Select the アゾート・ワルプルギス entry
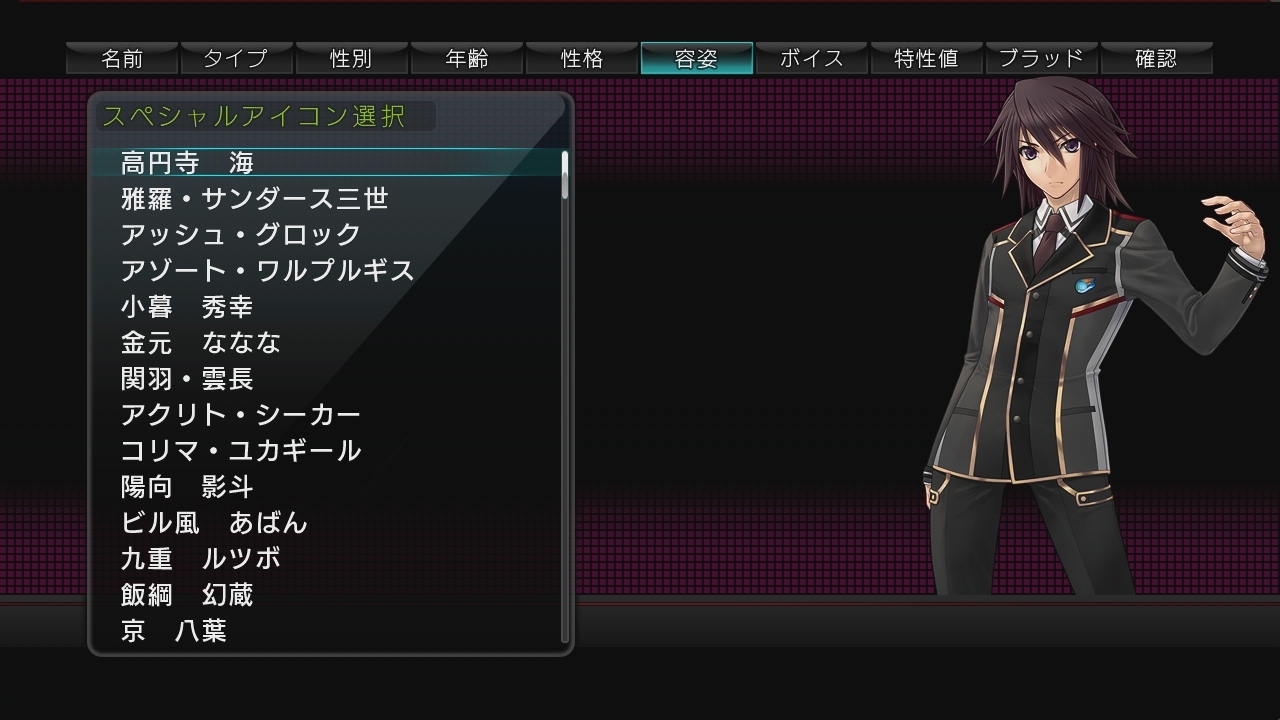 point(267,270)
